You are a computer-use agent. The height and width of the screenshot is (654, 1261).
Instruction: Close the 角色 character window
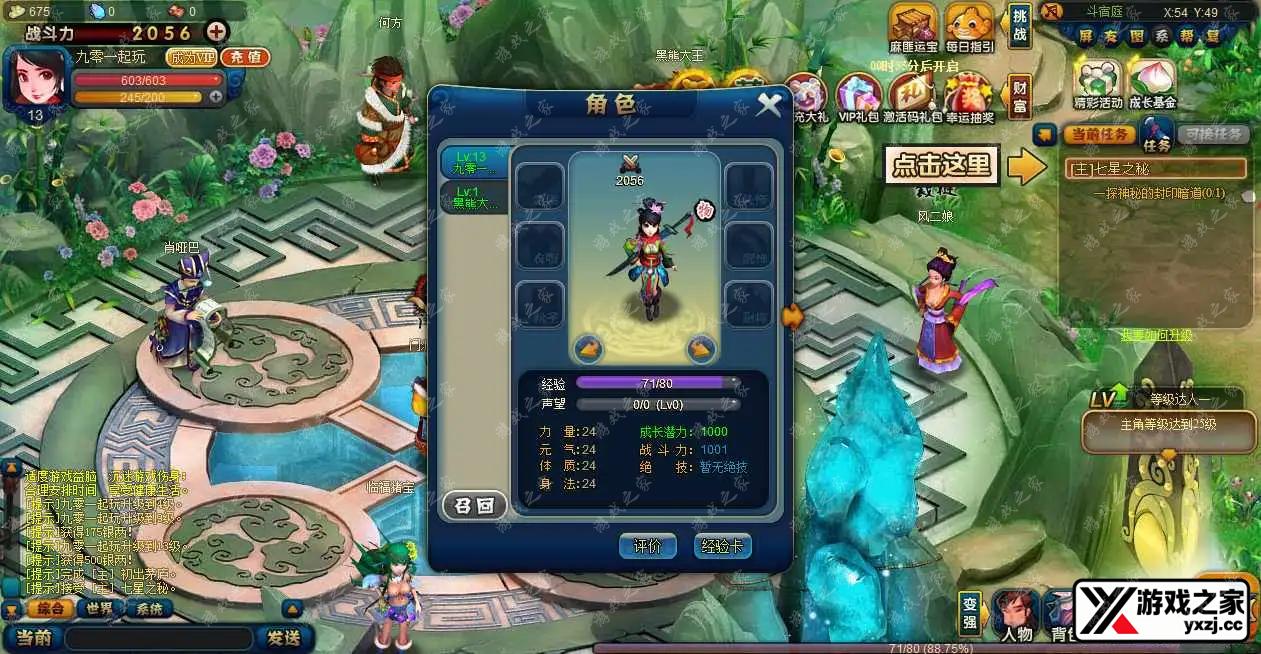(768, 104)
